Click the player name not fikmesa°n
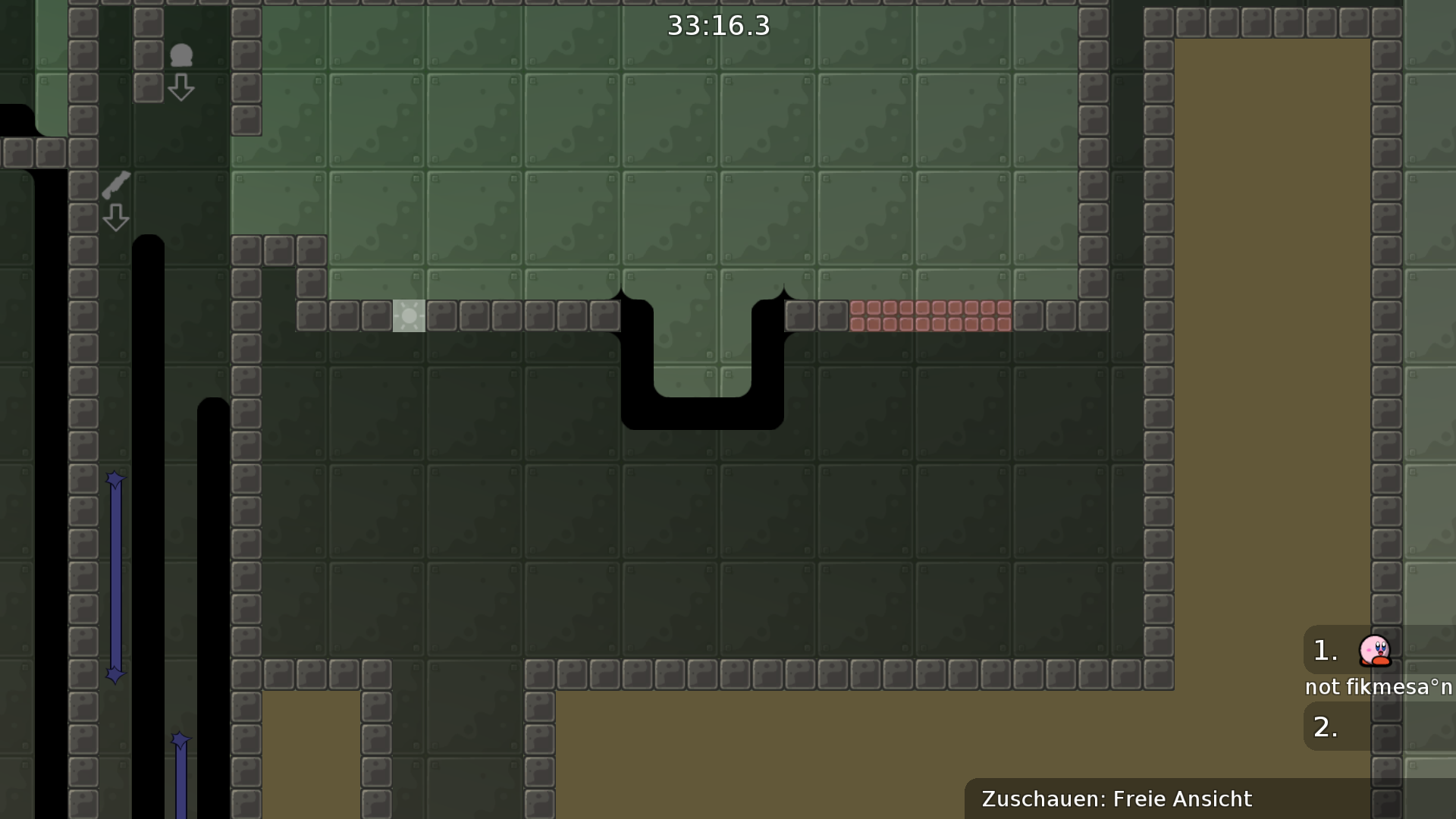 pos(1376,687)
